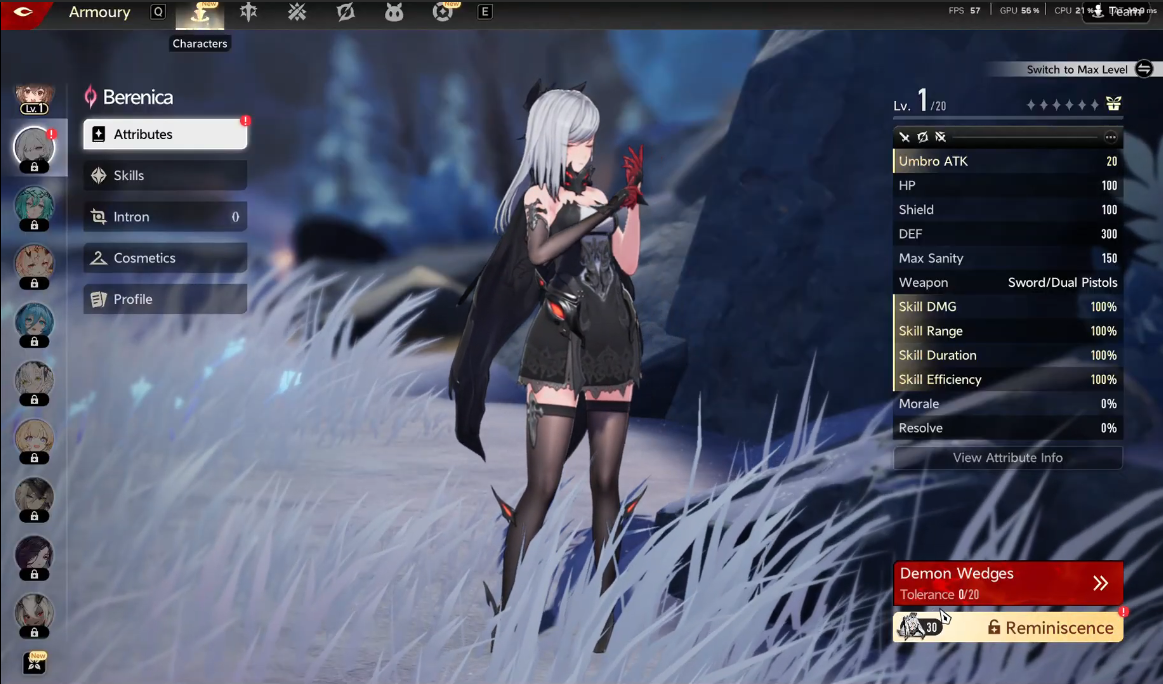The width and height of the screenshot is (1163, 684).
Task: Open the Demon Wedges panel
Action: click(1007, 582)
